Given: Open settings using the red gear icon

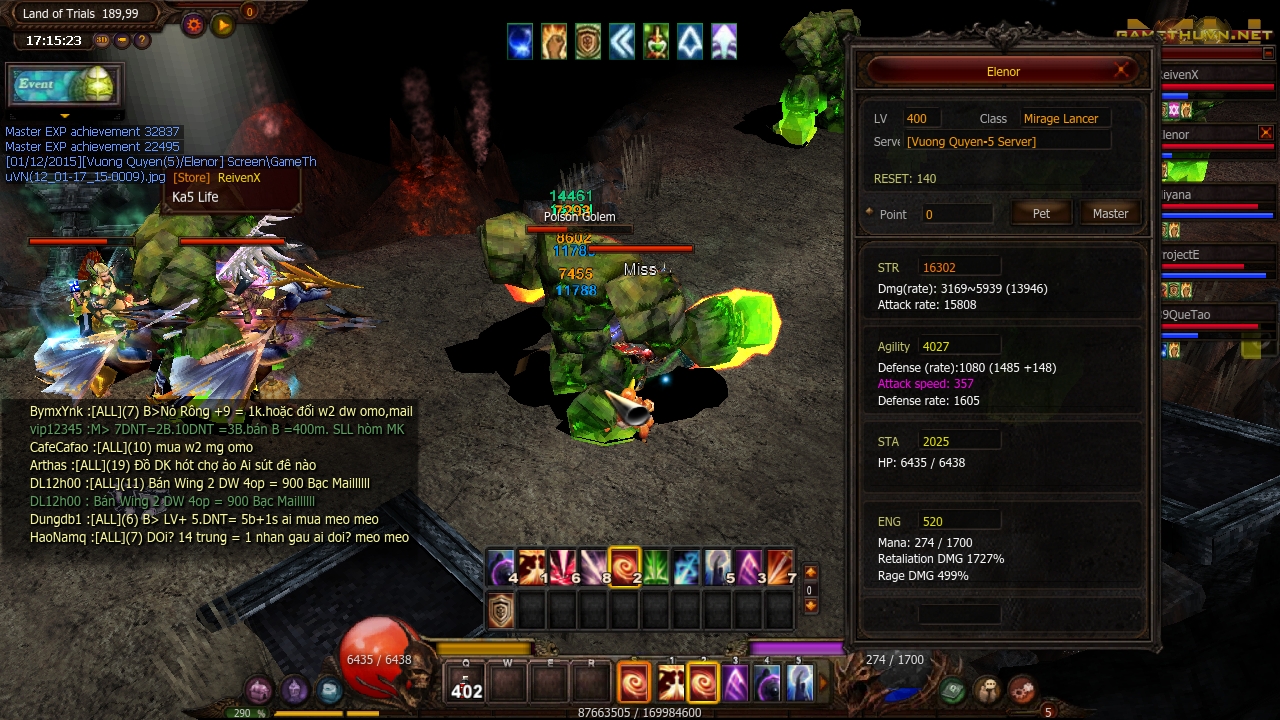Looking at the screenshot, I should tap(1022, 690).
